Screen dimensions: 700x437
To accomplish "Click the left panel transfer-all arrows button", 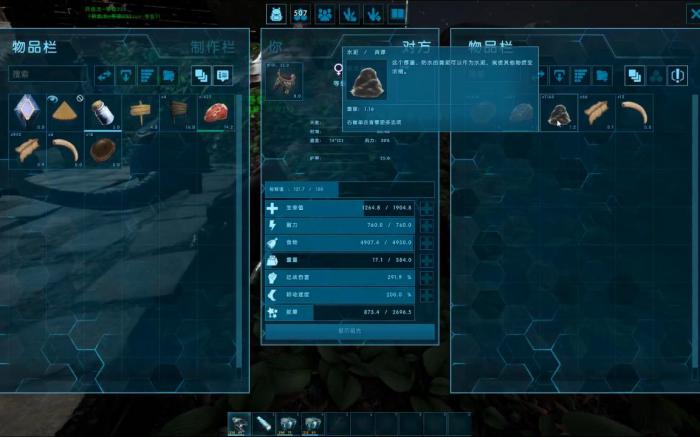I will (104, 75).
